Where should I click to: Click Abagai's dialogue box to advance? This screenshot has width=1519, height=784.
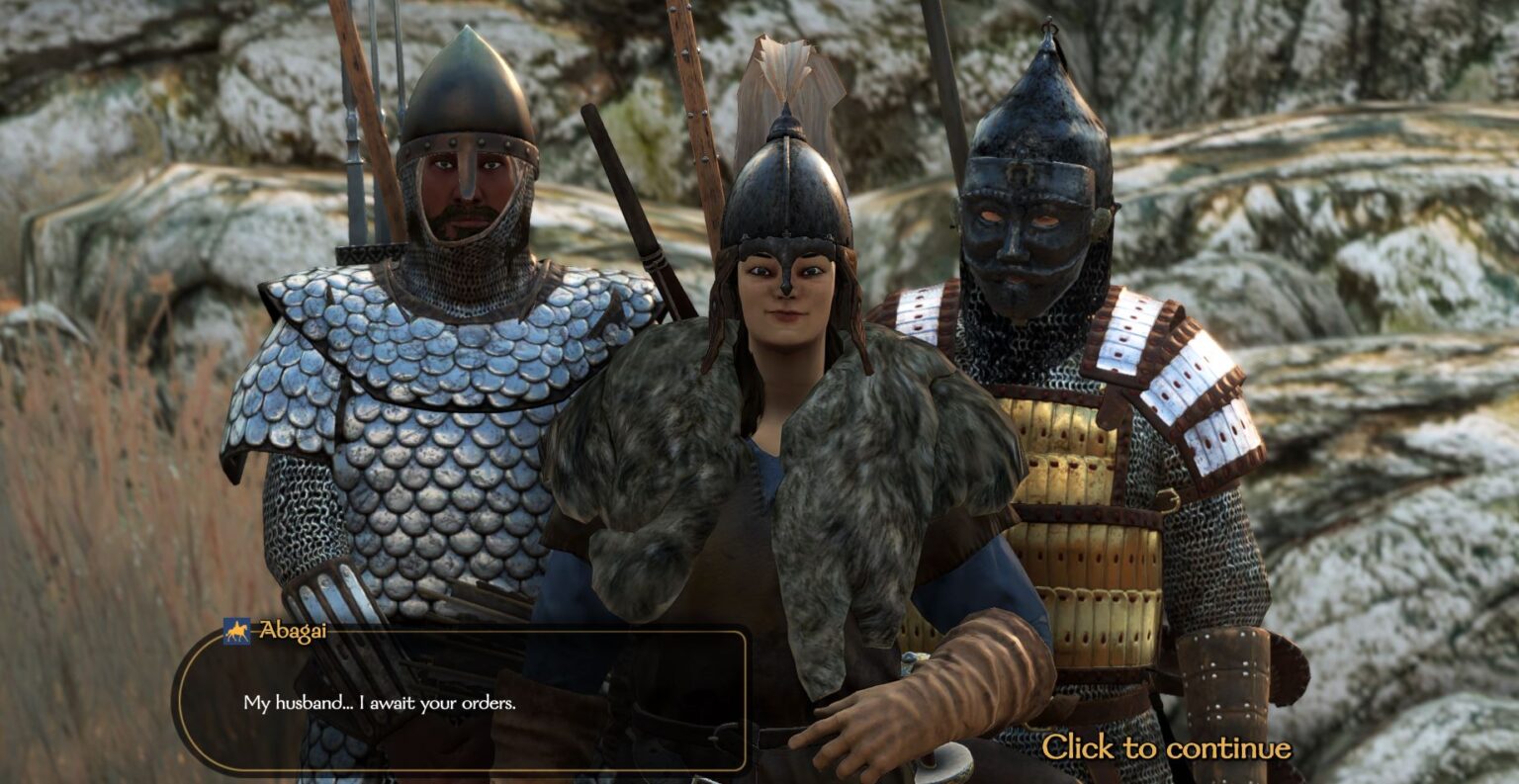tap(460, 702)
